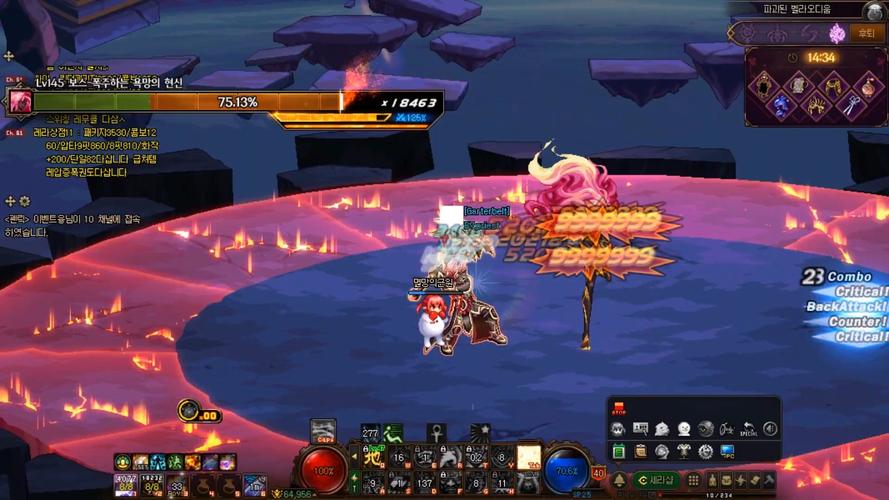The height and width of the screenshot is (500, 889).
Task: Click the bell notification button
Action: pyautogui.click(x=619, y=480)
